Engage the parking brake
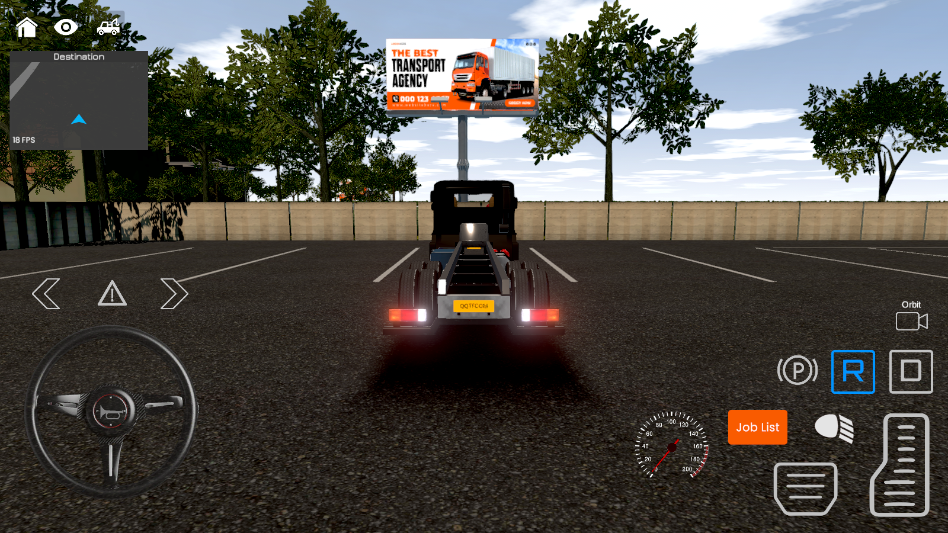Screen dimensions: 948x533 [x=797, y=372]
